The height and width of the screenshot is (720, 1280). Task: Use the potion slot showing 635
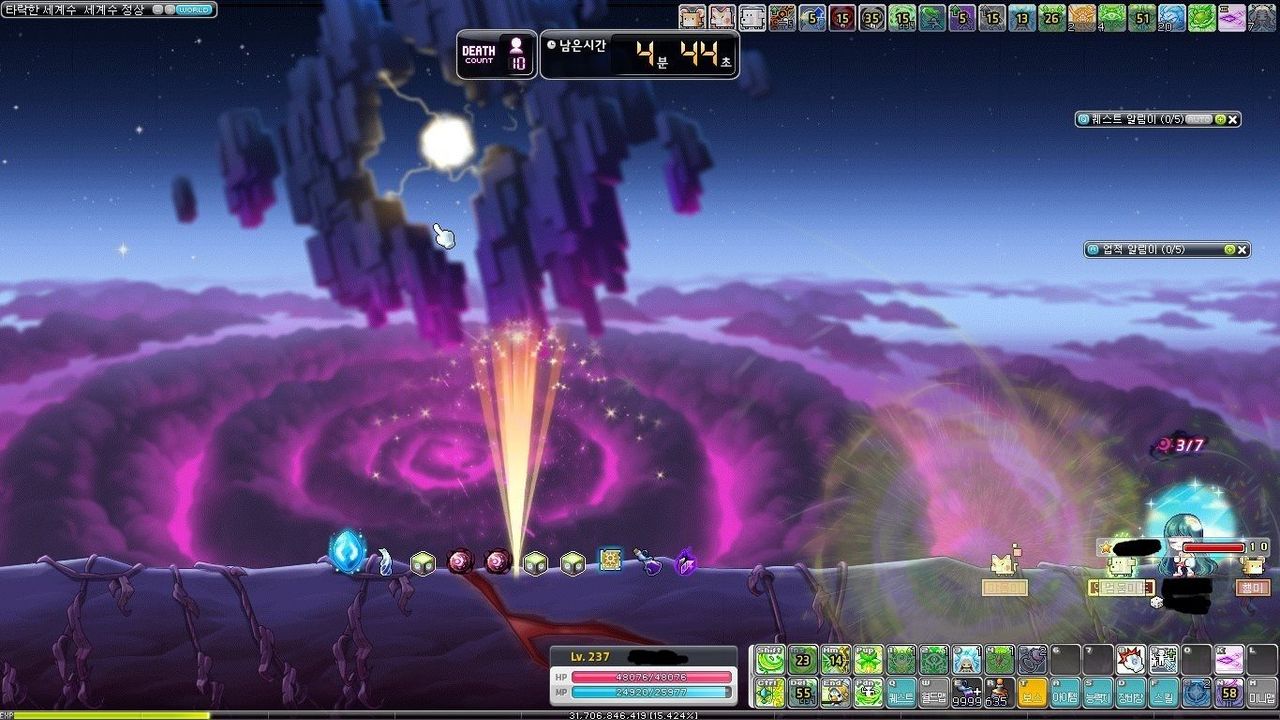tap(998, 693)
